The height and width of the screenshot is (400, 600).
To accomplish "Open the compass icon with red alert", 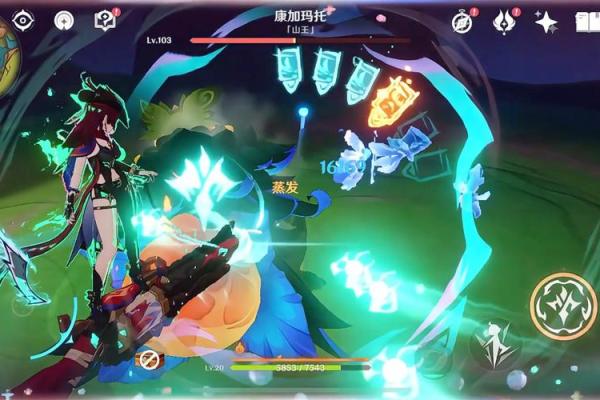I will coord(462,22).
